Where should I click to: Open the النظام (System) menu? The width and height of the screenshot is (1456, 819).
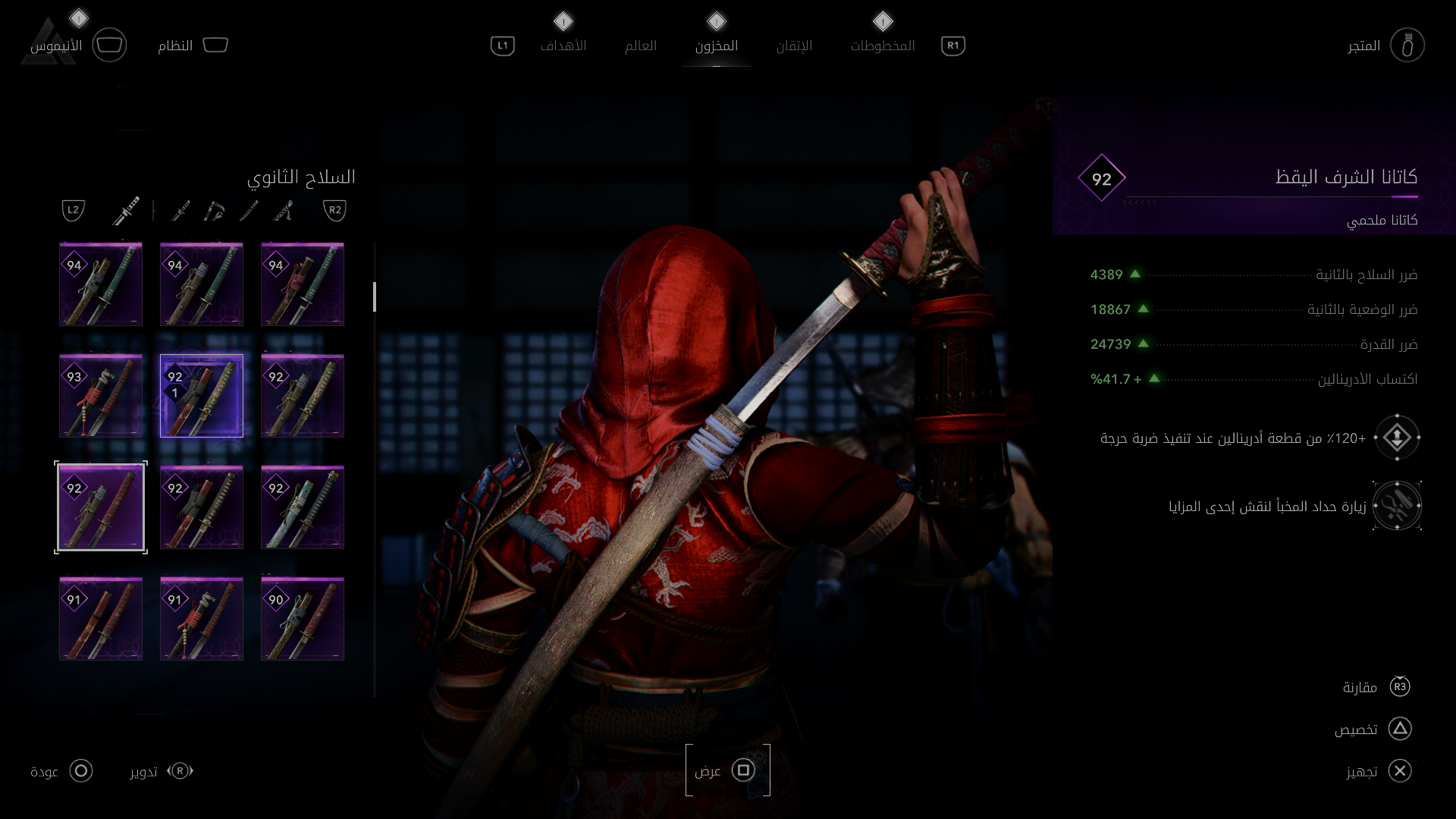pyautogui.click(x=193, y=45)
